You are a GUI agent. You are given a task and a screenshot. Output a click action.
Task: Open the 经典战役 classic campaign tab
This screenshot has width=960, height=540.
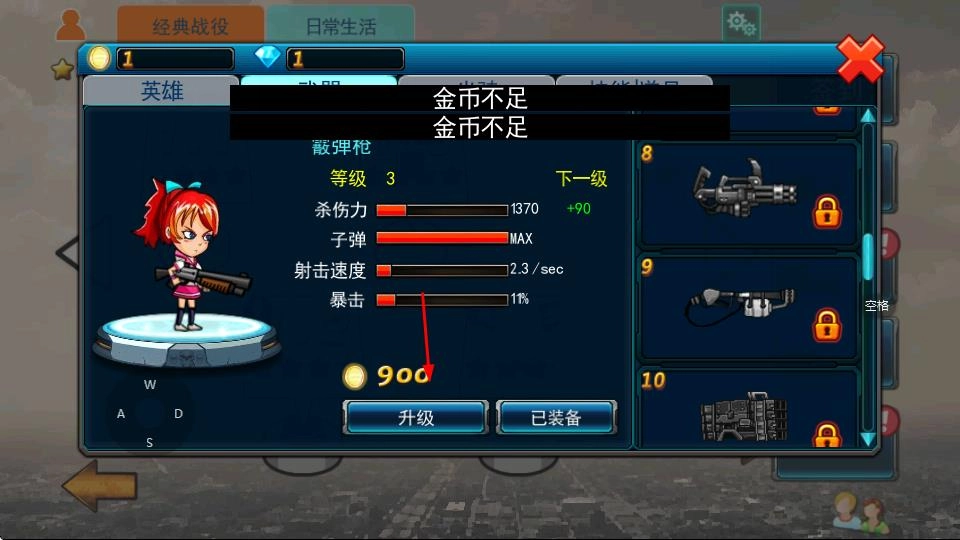(190, 25)
